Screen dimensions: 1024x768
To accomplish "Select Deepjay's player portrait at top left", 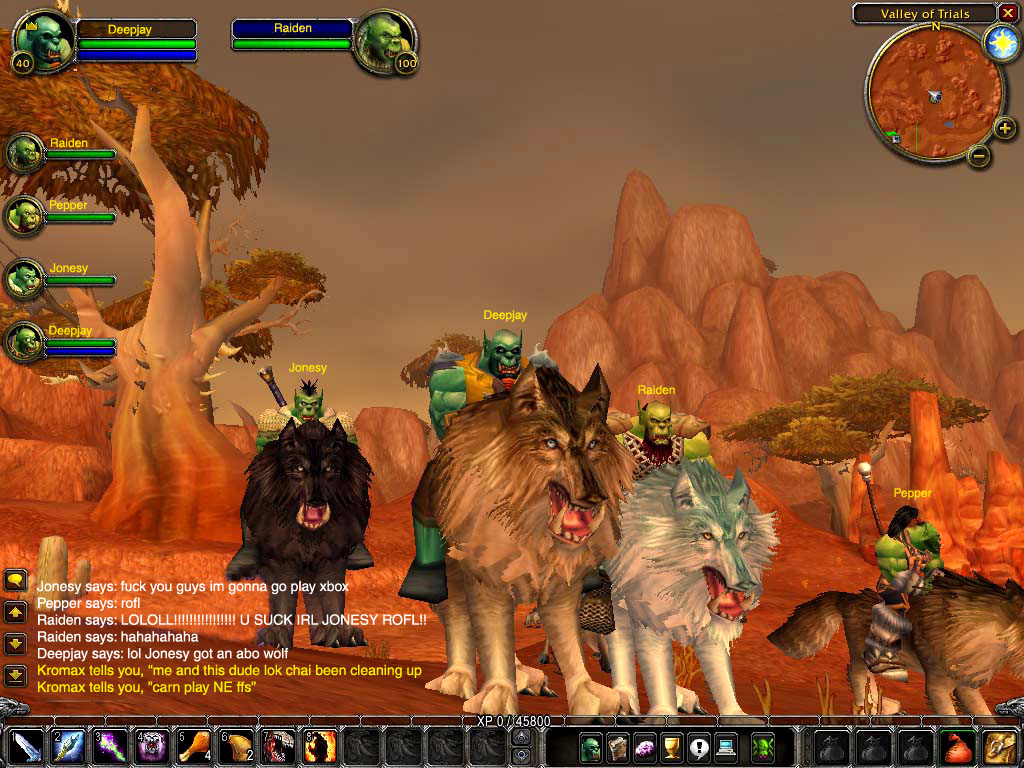I will [44, 40].
